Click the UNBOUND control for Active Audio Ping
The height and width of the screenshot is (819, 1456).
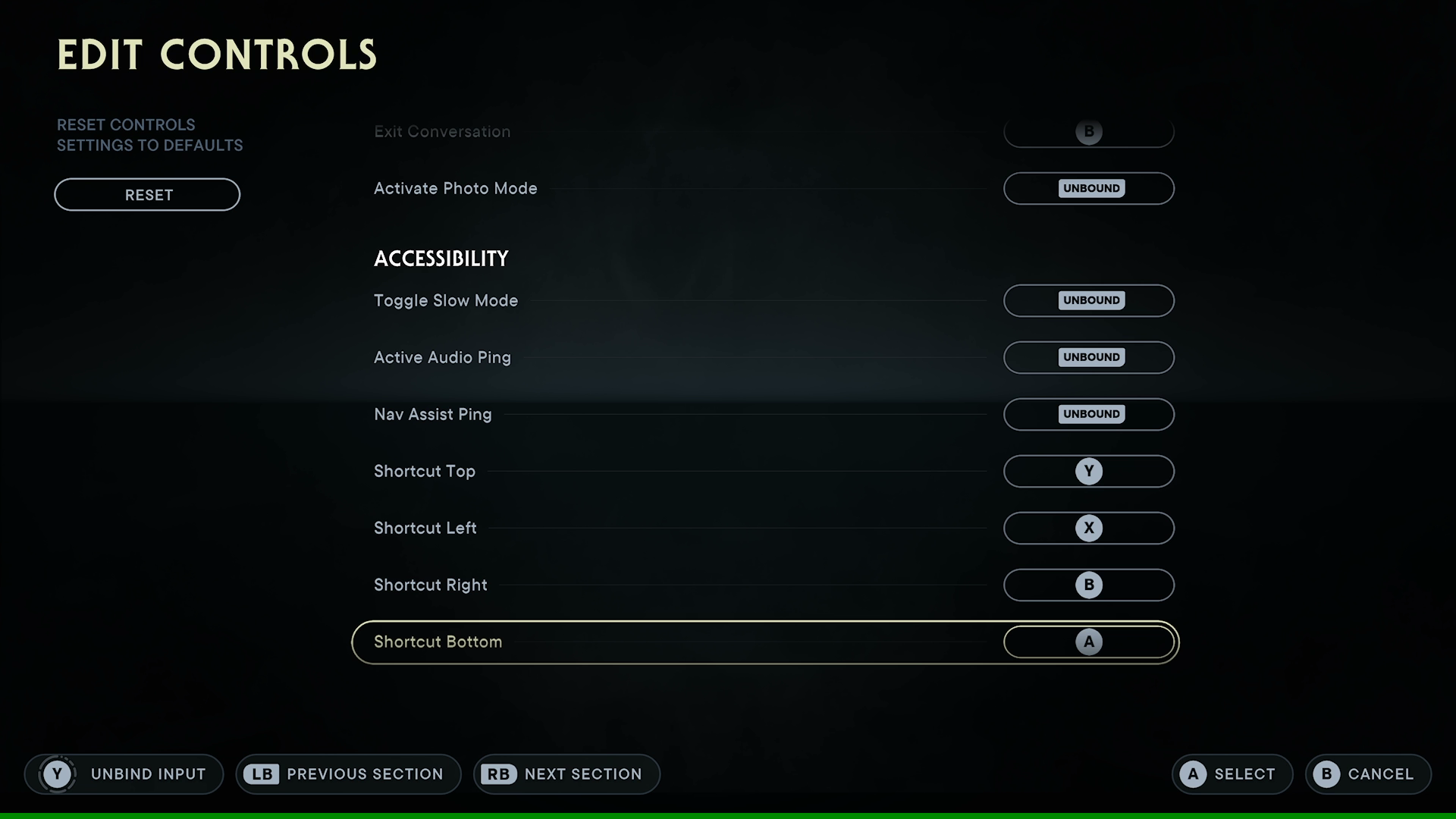click(x=1089, y=357)
